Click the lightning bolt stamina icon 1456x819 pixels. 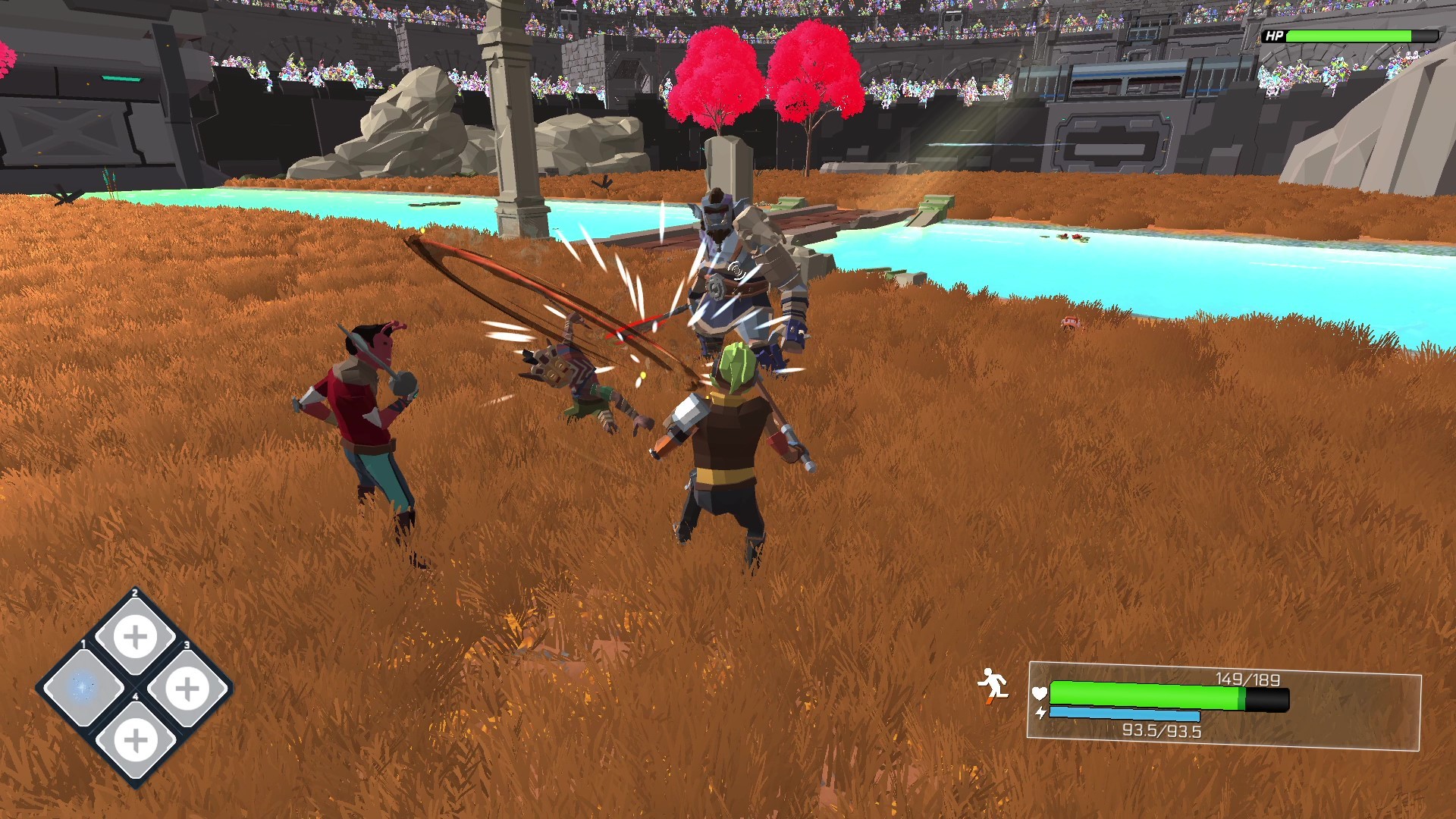point(1040,713)
